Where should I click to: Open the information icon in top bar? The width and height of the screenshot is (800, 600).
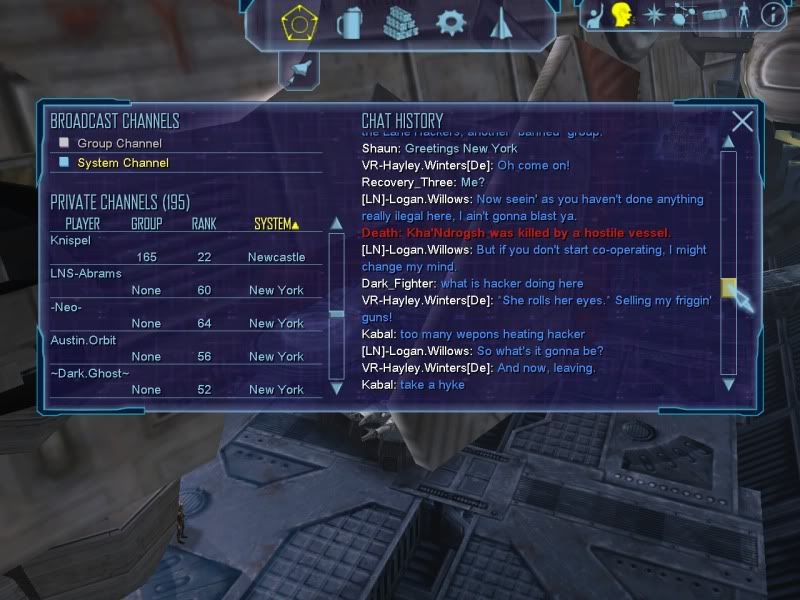click(771, 14)
